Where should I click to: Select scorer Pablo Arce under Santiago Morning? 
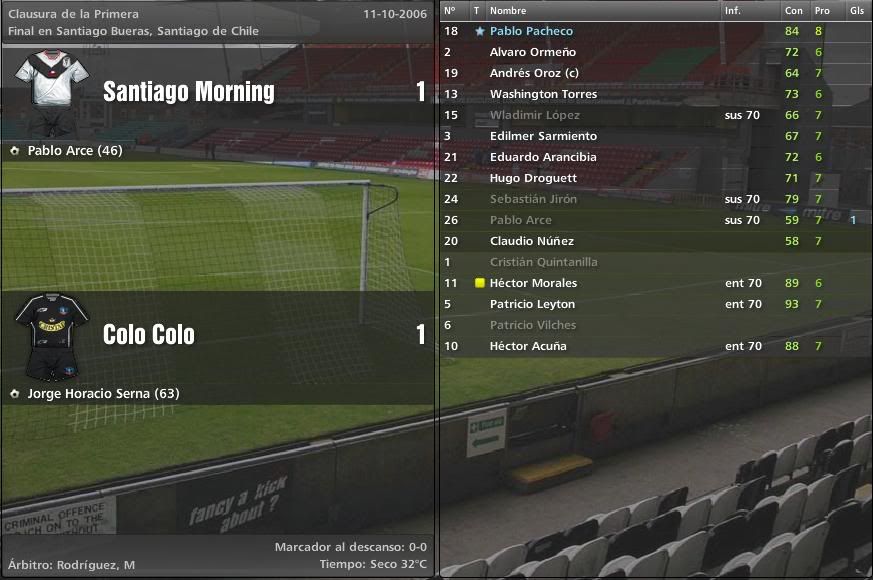(x=75, y=151)
